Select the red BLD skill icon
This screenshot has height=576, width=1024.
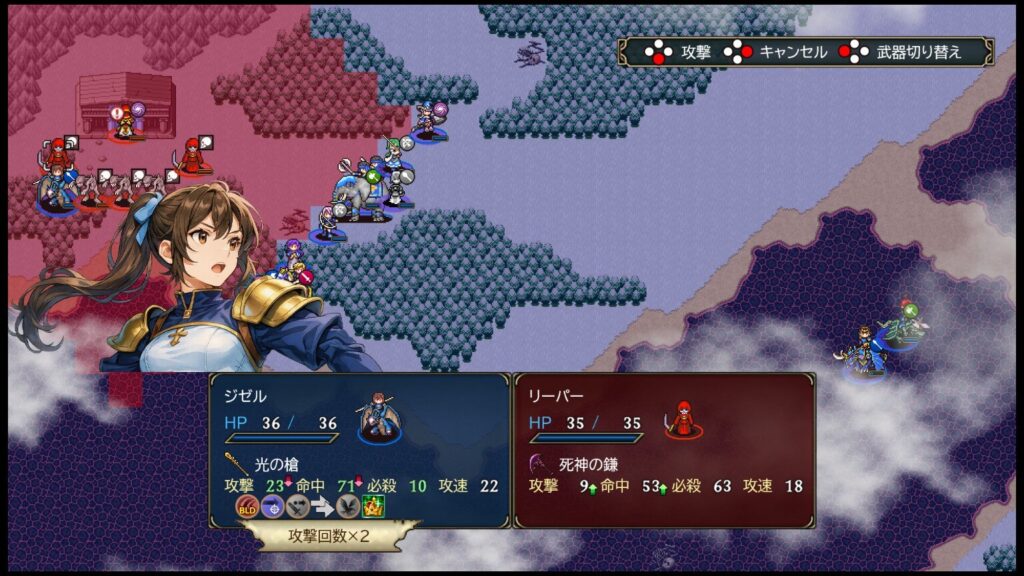pyautogui.click(x=247, y=506)
